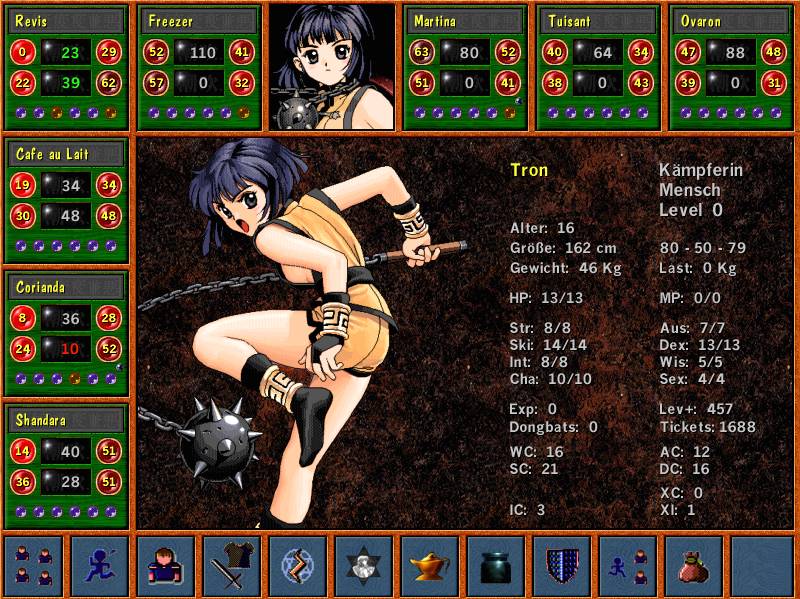Select party member Revis's panel
Viewport: 800px width, 599px height.
pos(66,67)
